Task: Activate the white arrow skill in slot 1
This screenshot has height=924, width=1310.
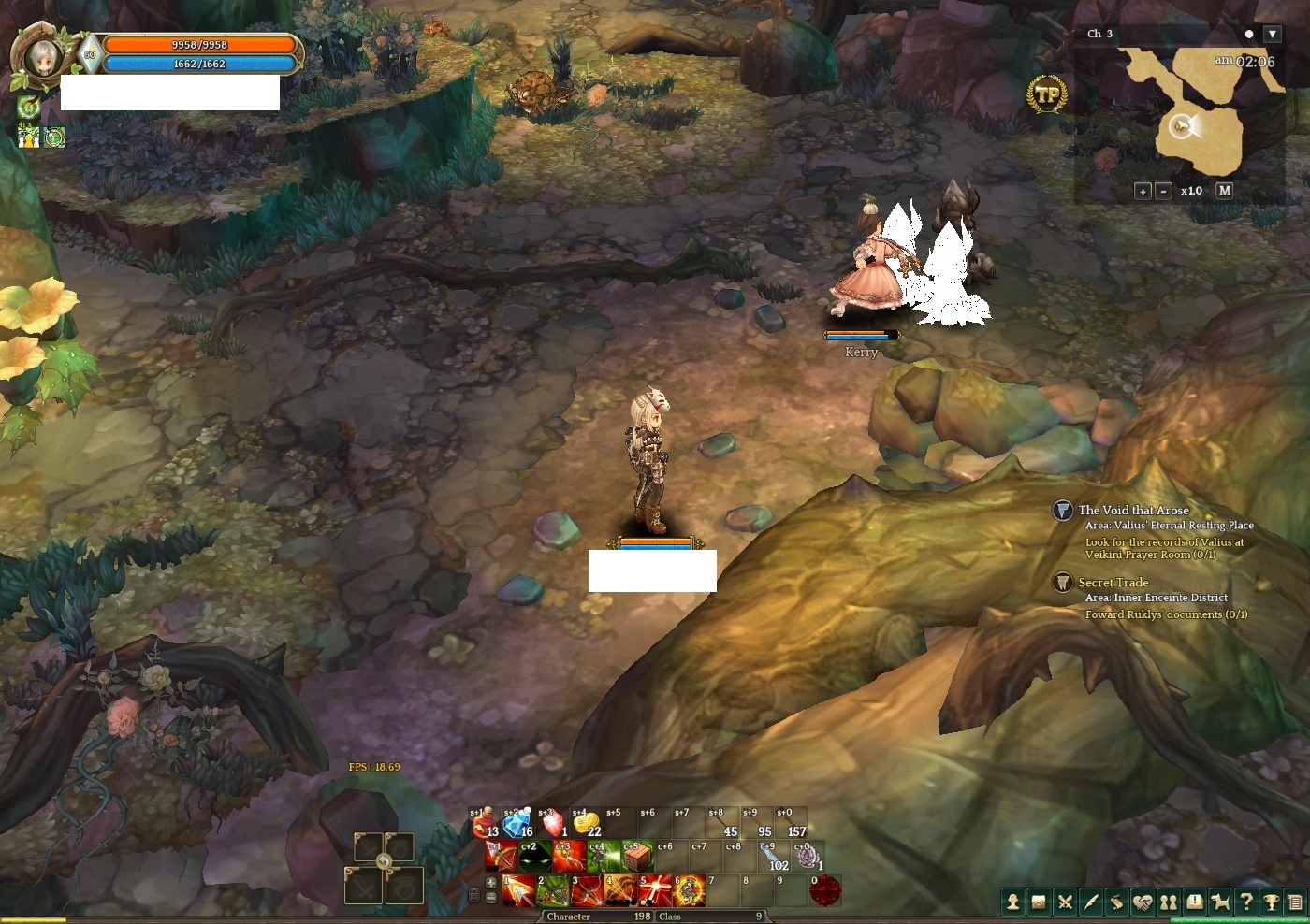Action: coord(518,890)
